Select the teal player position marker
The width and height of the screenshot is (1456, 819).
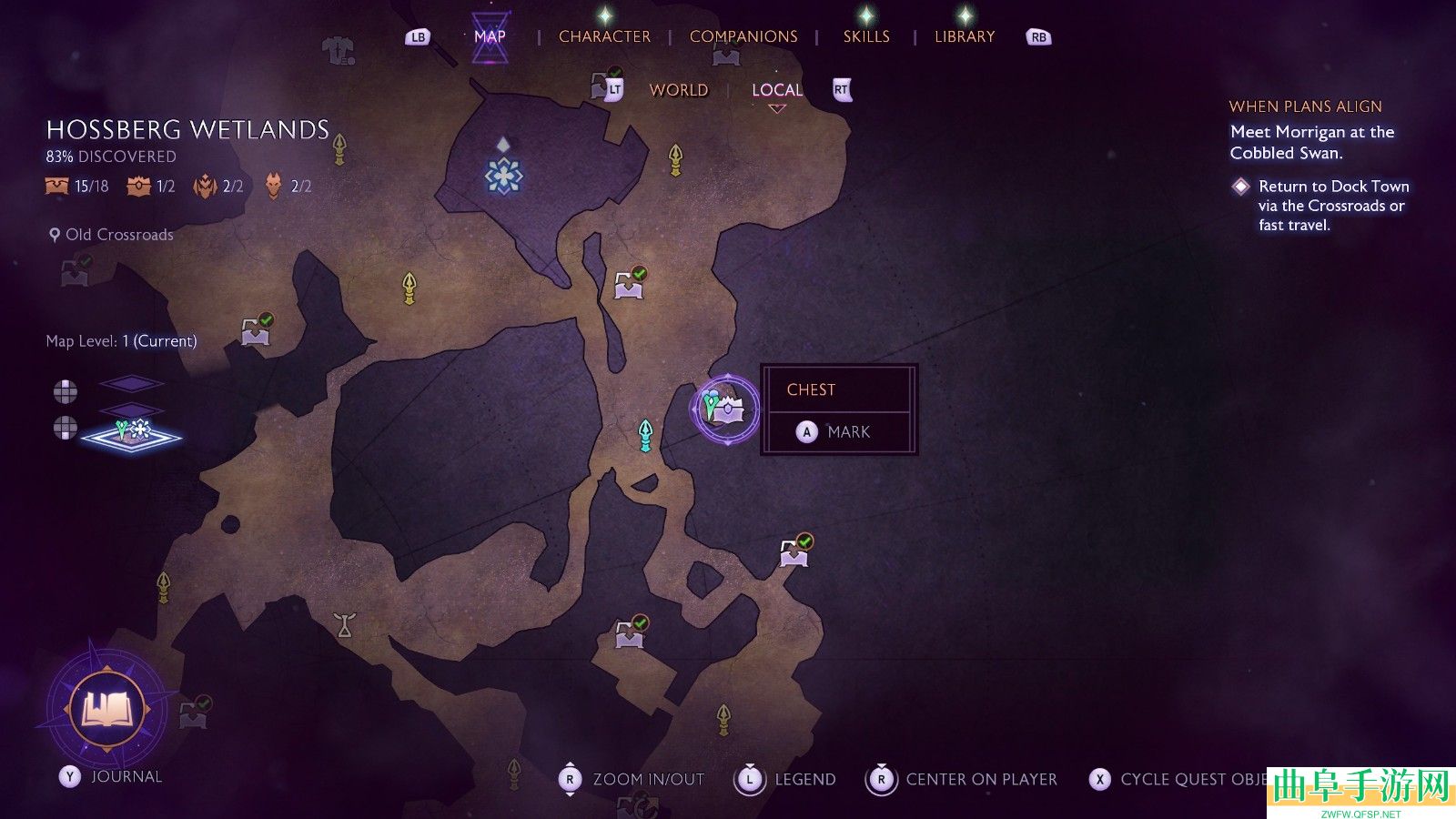[645, 435]
